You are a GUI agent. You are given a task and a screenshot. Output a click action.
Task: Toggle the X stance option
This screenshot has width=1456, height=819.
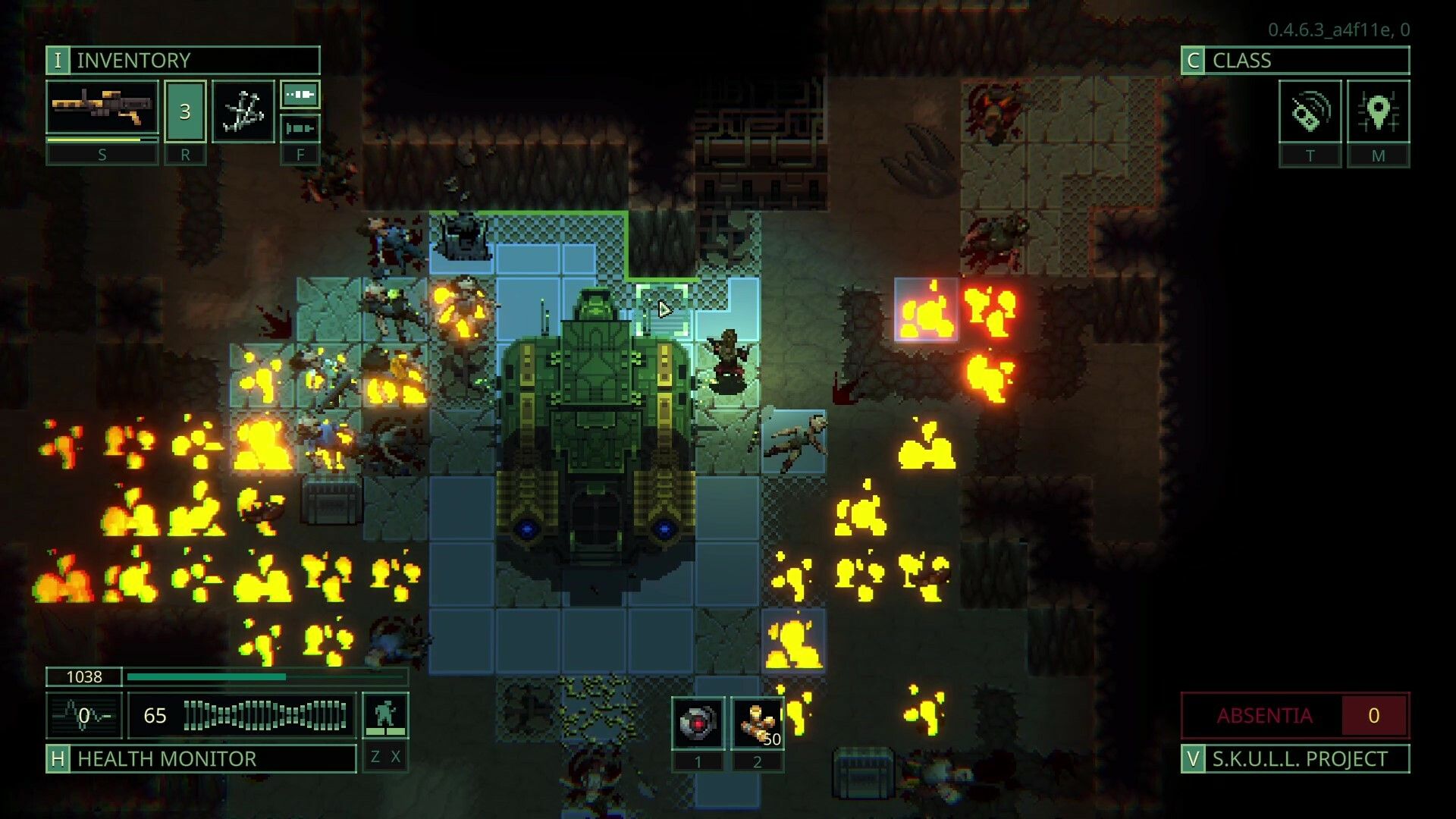click(397, 757)
